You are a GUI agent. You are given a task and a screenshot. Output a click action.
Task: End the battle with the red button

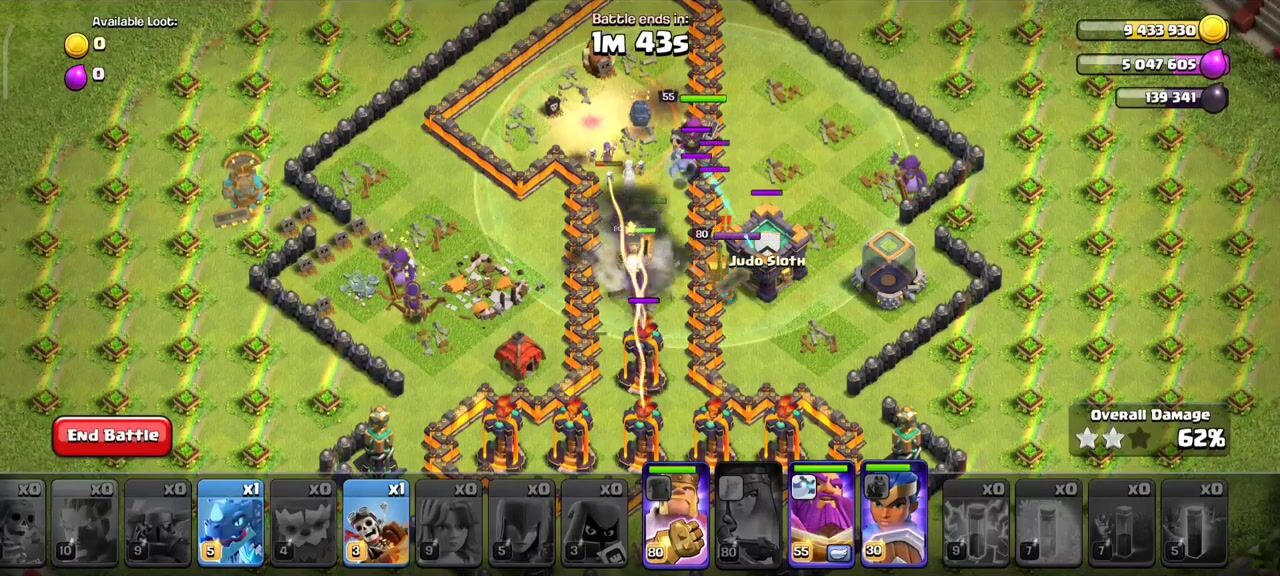(x=112, y=436)
